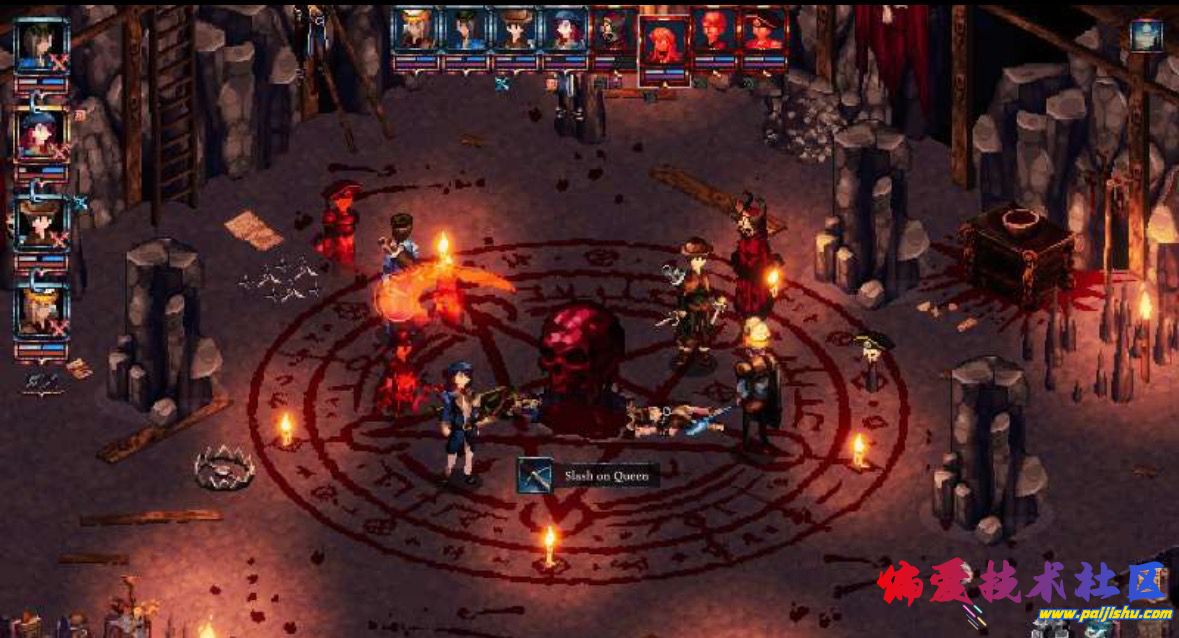Image resolution: width=1179 pixels, height=638 pixels.
Task: Select the dark-haired blue-coat hero in turn order
Action: [465, 30]
